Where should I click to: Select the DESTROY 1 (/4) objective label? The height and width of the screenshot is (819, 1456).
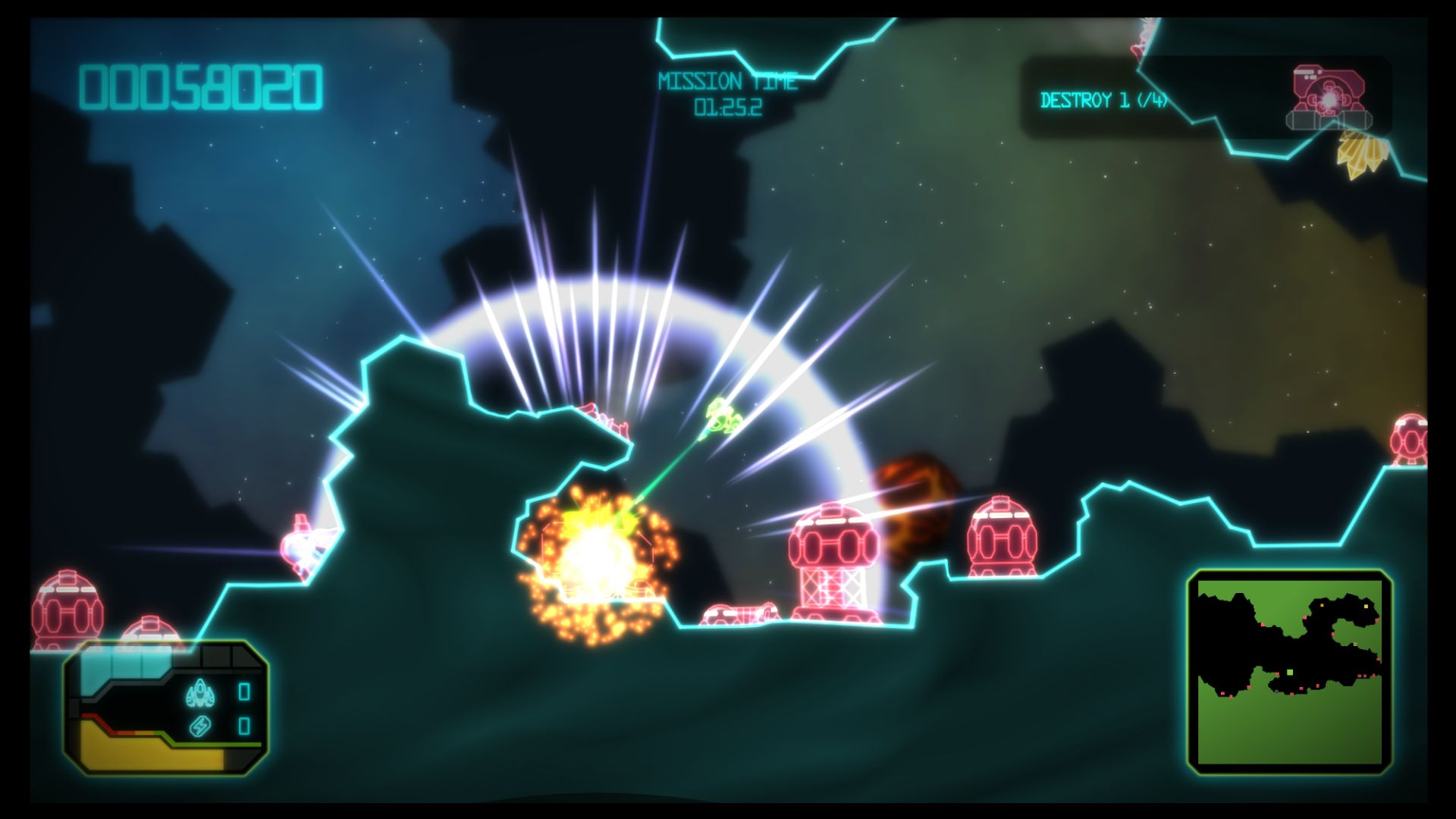[x=1107, y=99]
